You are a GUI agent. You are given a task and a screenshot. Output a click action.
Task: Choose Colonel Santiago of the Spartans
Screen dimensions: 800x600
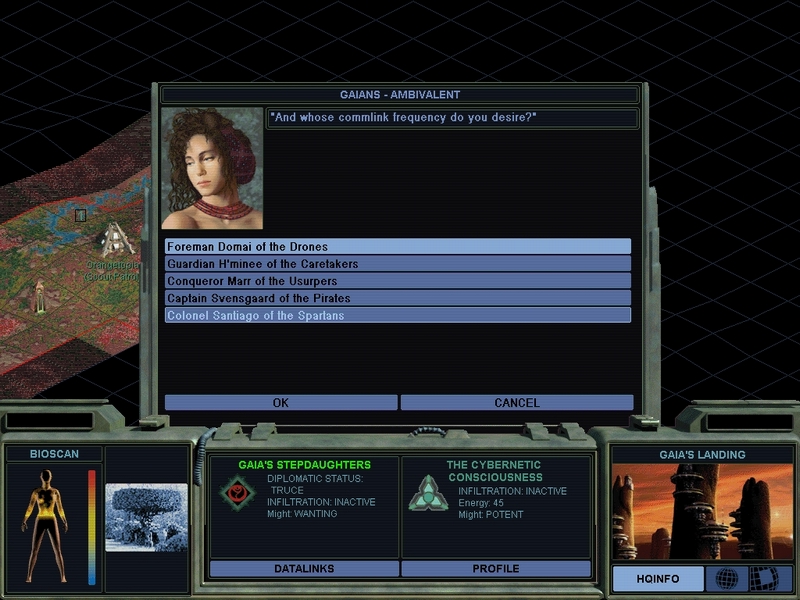pos(398,315)
